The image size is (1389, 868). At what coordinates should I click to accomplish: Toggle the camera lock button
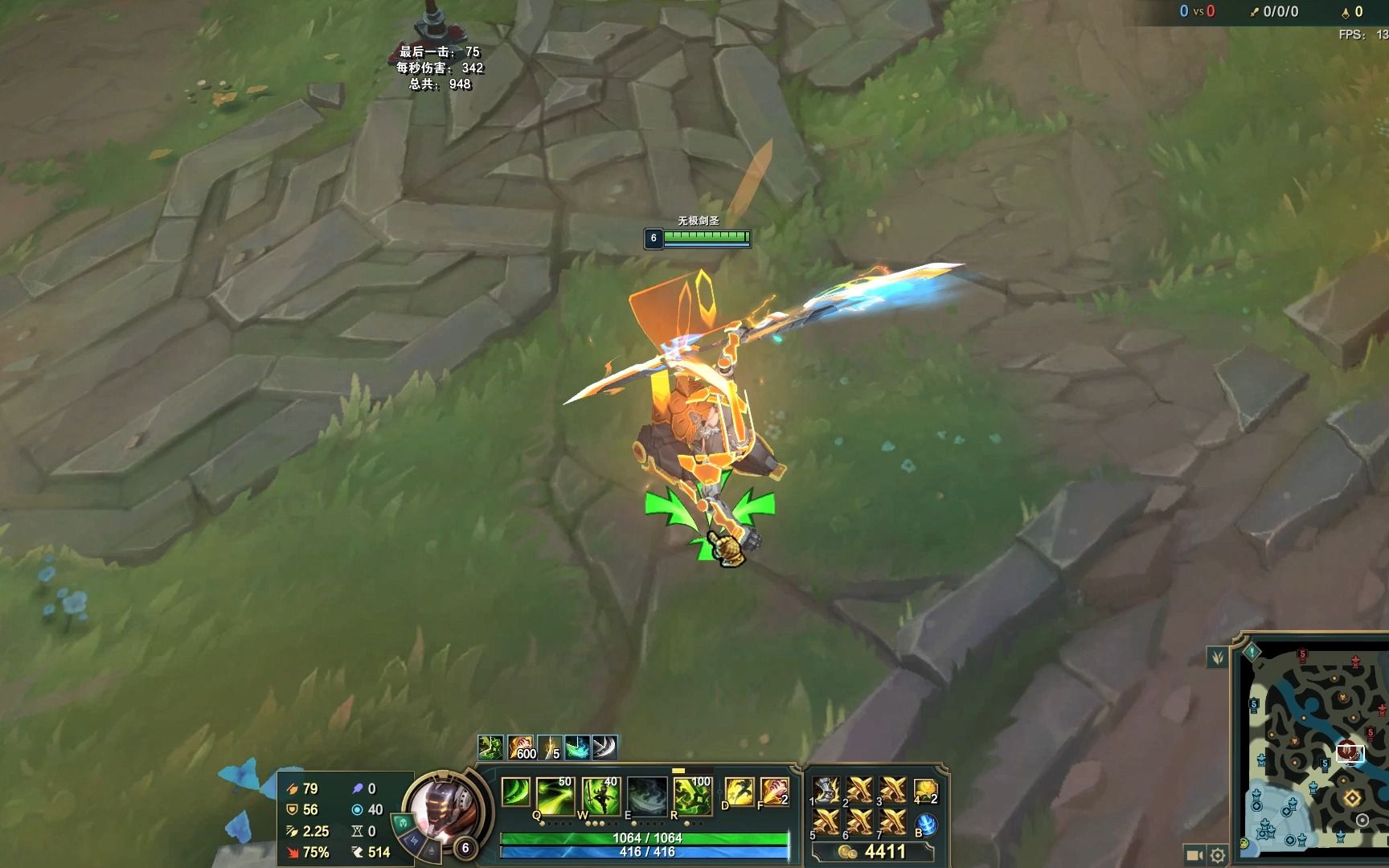[1194, 855]
